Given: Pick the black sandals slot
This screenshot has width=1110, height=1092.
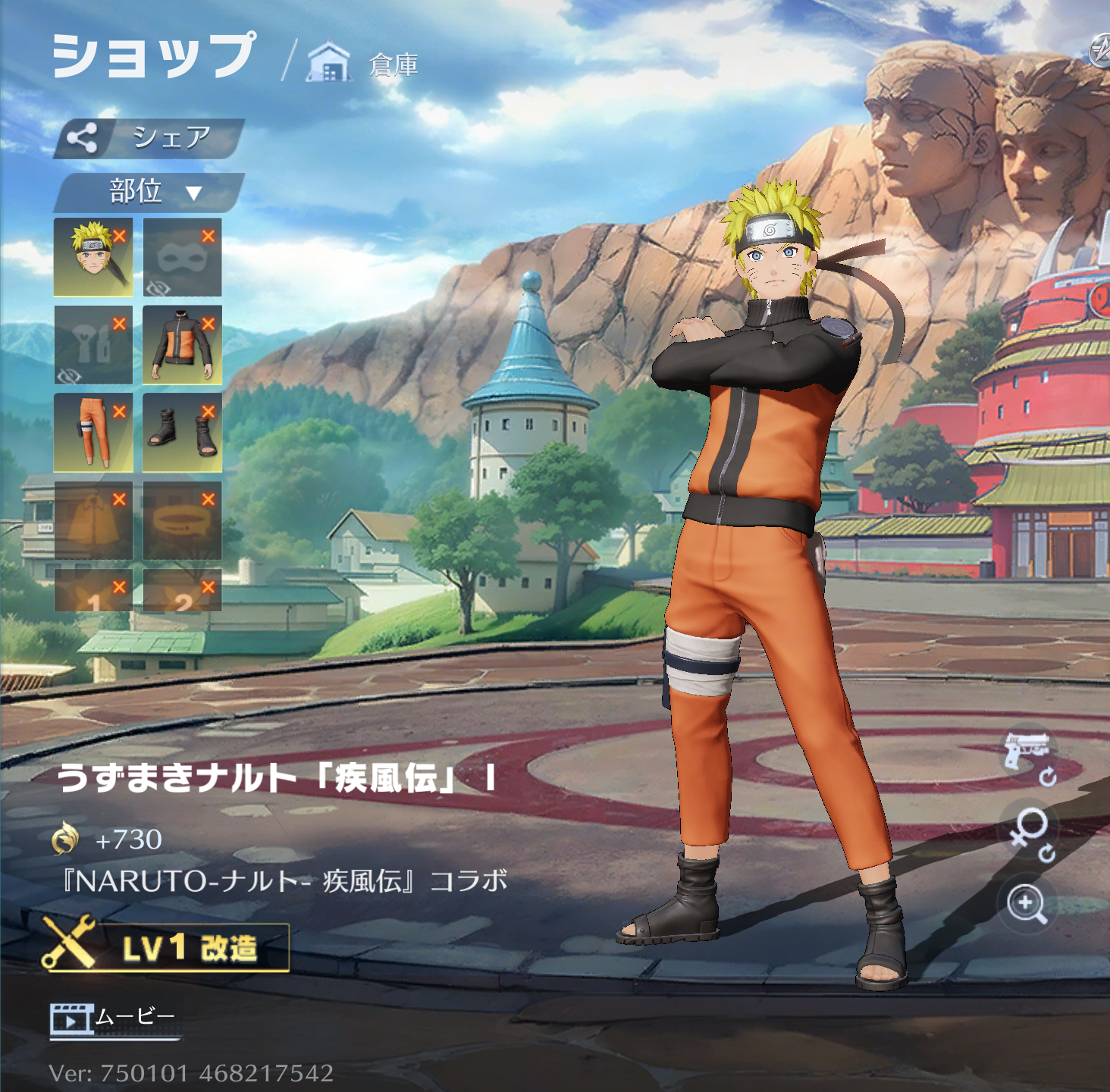Looking at the screenshot, I should (x=182, y=432).
